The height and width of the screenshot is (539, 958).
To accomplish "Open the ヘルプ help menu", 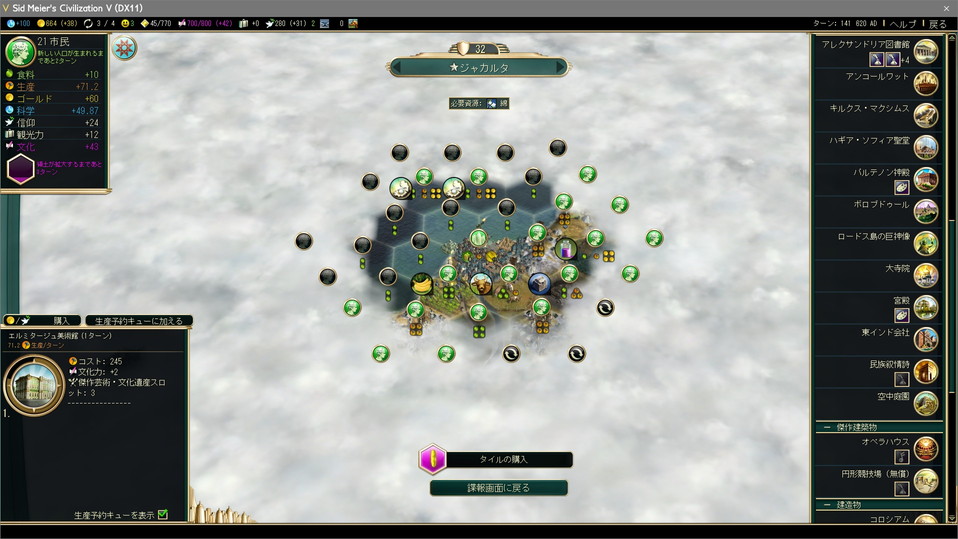I will click(x=902, y=23).
